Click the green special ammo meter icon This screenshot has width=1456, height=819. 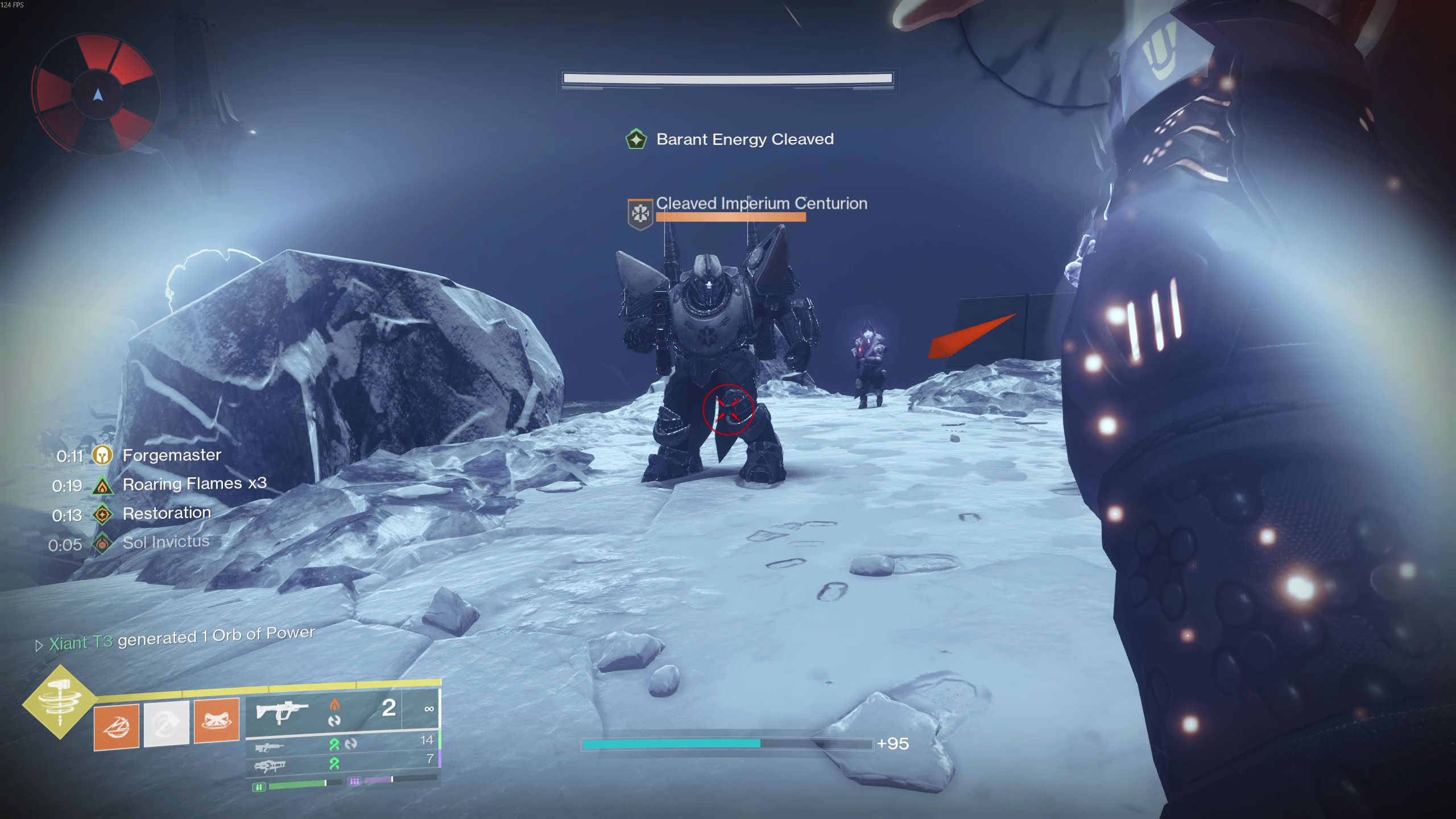[x=259, y=787]
